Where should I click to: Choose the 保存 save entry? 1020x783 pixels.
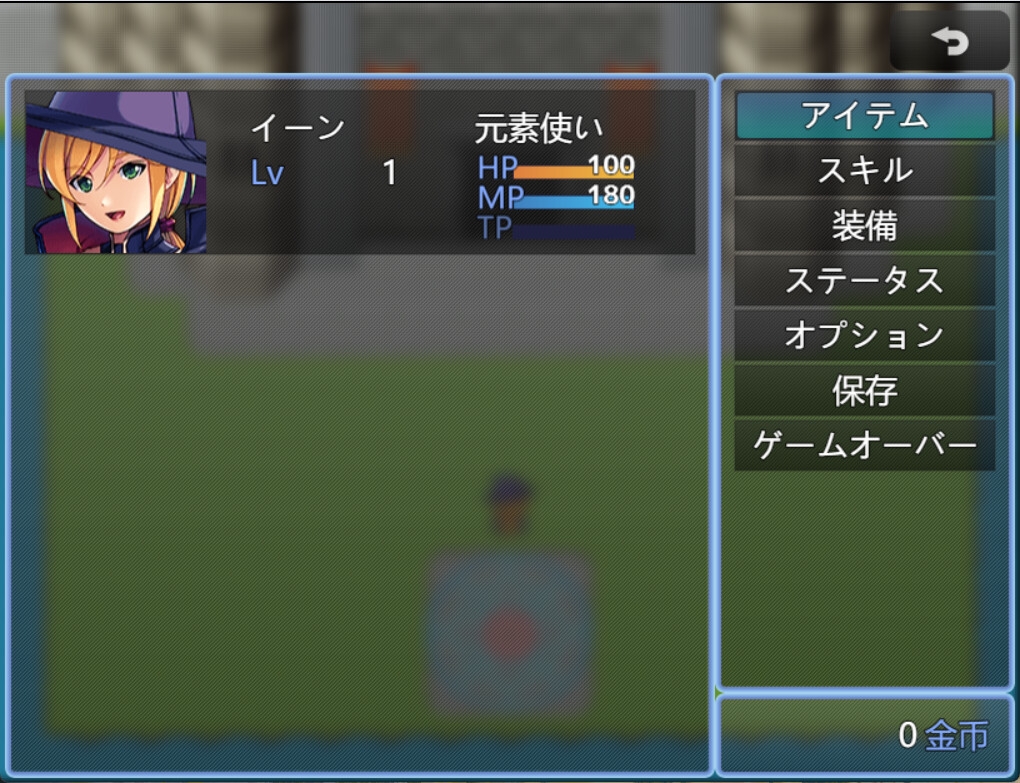(864, 390)
